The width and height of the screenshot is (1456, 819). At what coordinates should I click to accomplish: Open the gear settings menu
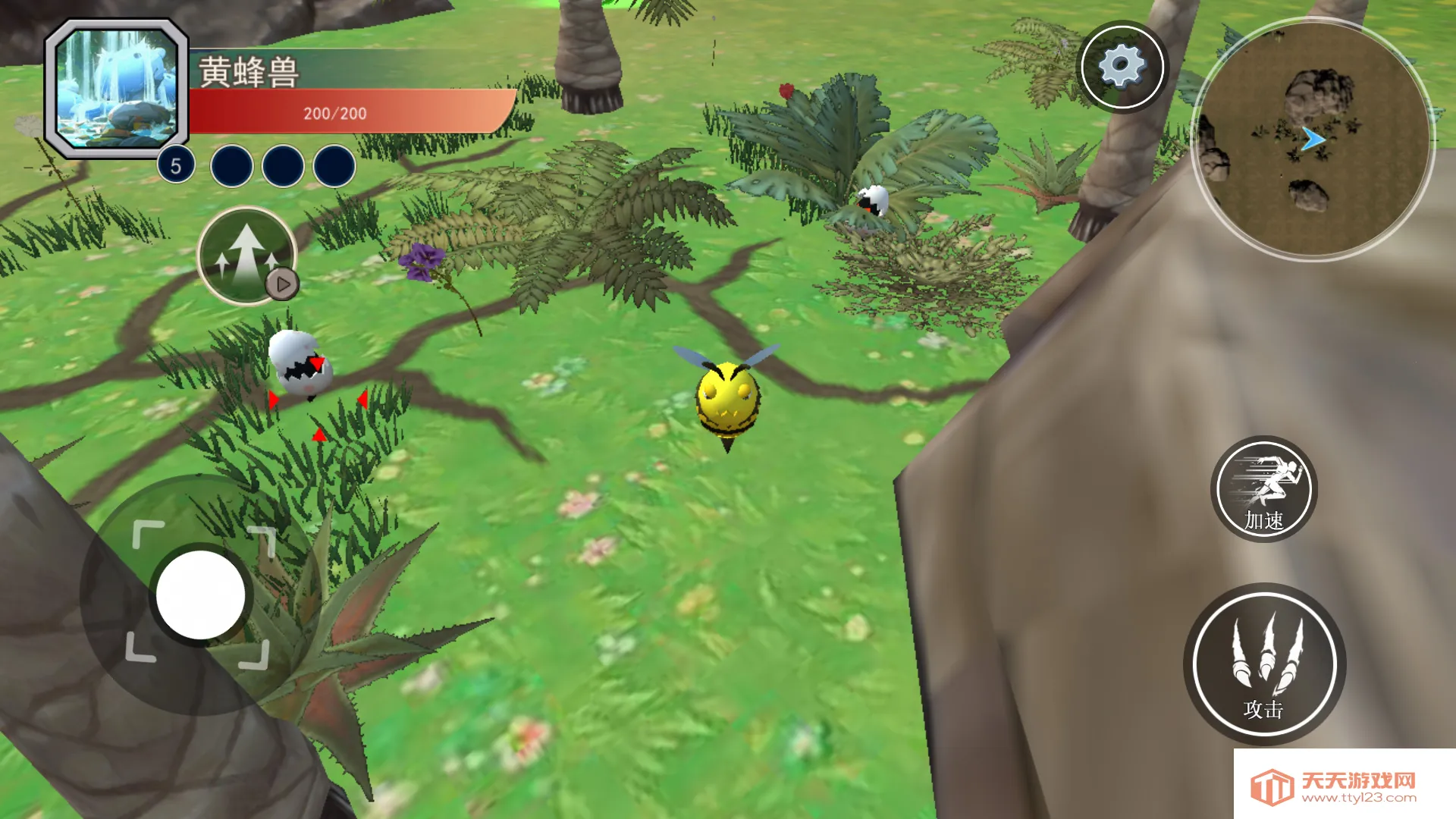pos(1122,67)
